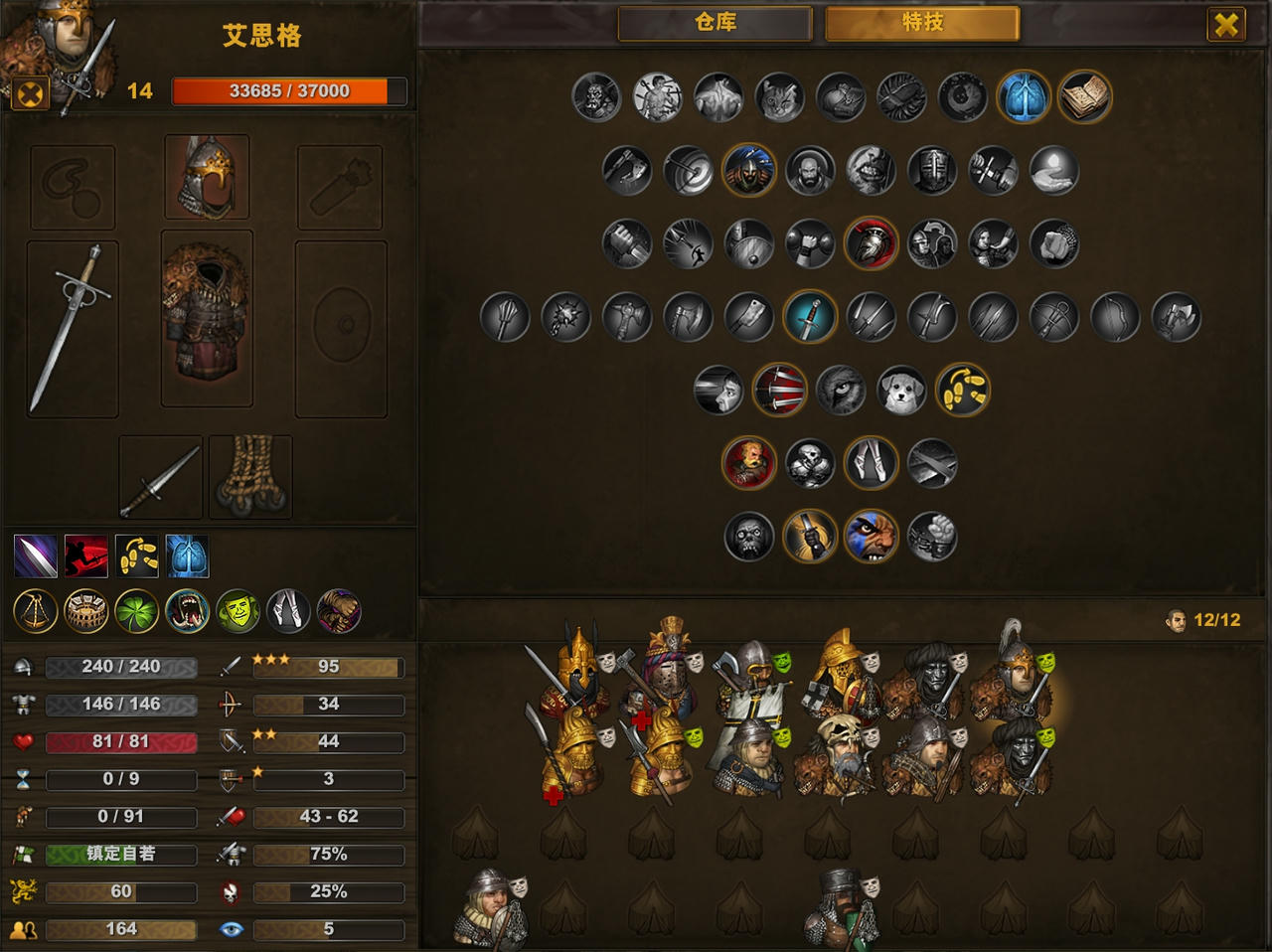Image resolution: width=1272 pixels, height=952 pixels.
Task: Click the green mask trait icon under the portrait
Action: 238,611
